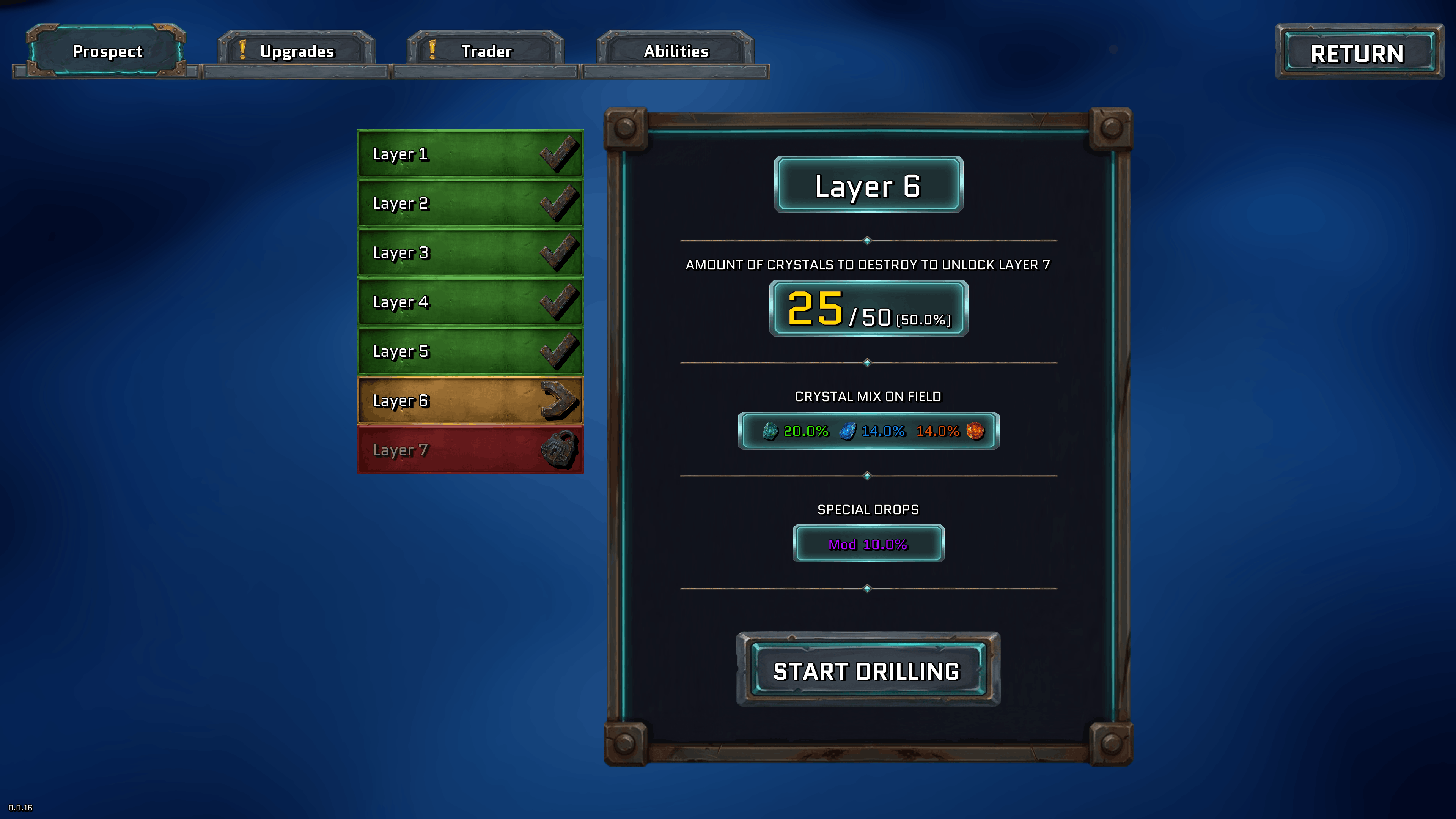This screenshot has width=1456, height=819.
Task: Click the exclamation icon on the Upgrades tab
Action: click(243, 50)
